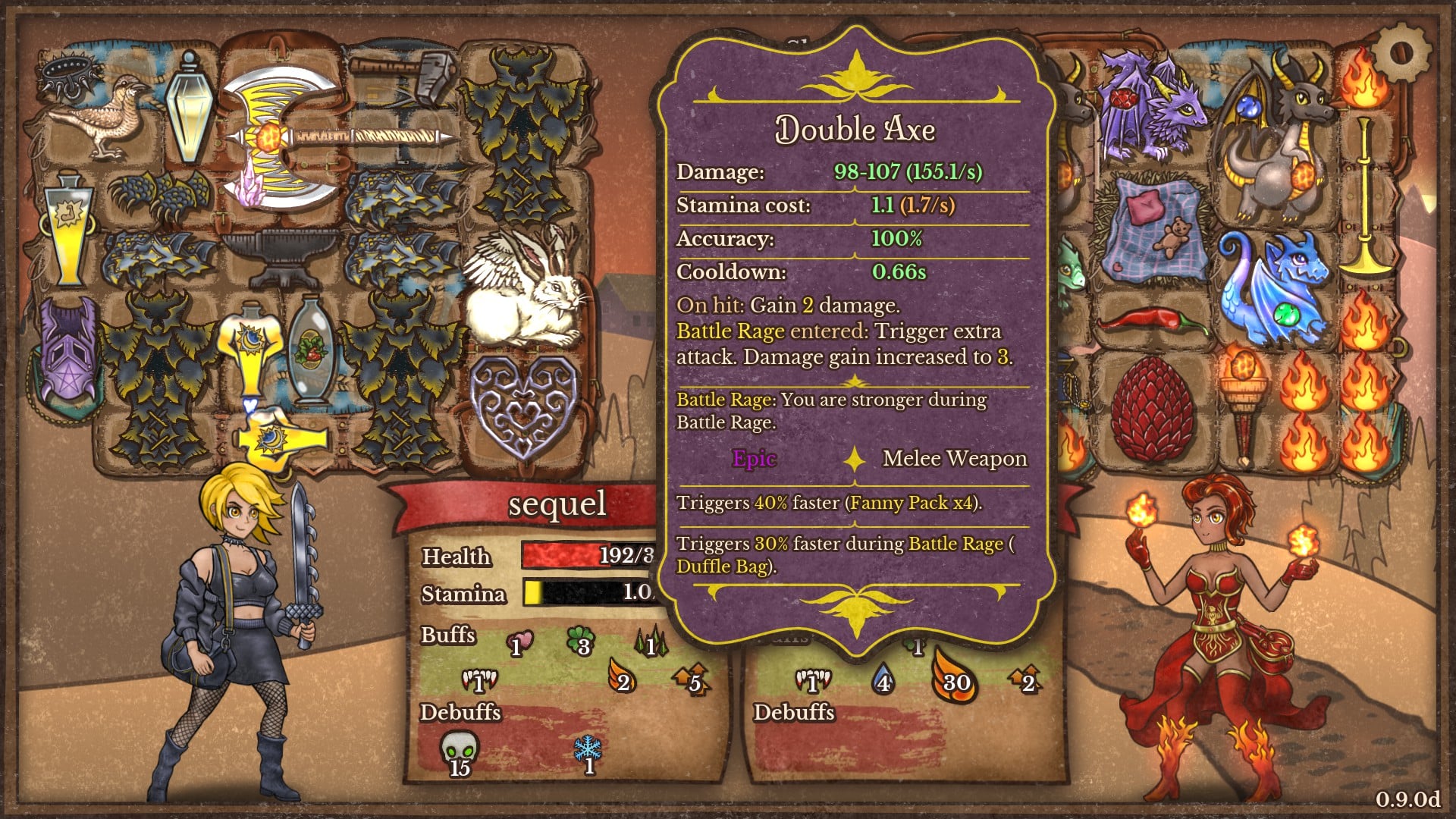
Task: Click the white rabbit item
Action: [531, 303]
